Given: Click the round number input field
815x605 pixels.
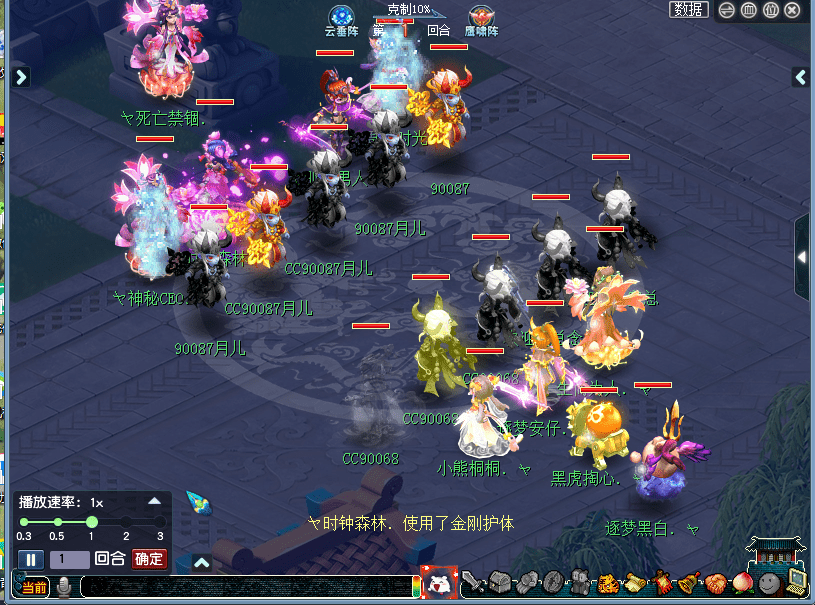Looking at the screenshot, I should point(70,560).
